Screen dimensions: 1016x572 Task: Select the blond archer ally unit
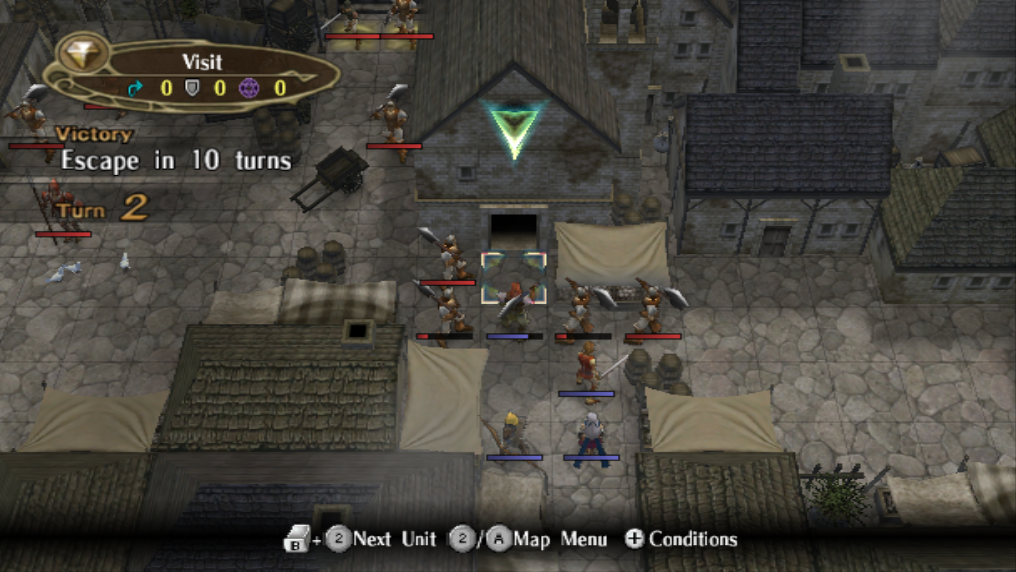[514, 434]
